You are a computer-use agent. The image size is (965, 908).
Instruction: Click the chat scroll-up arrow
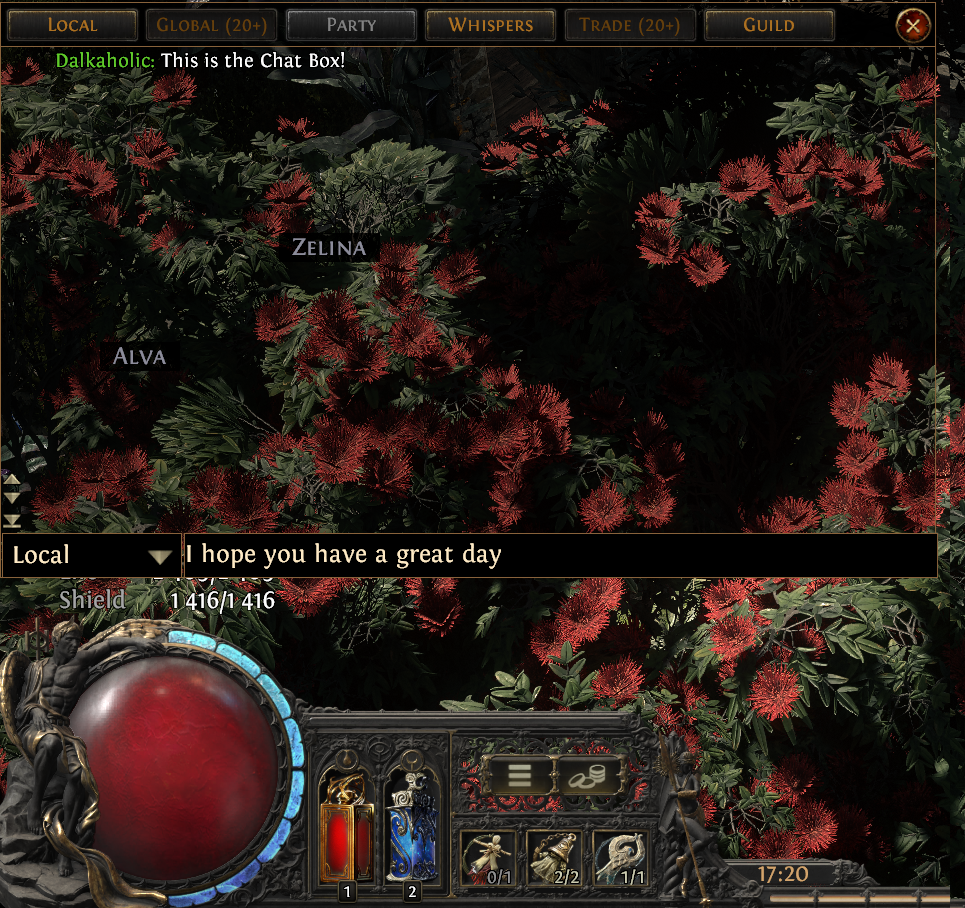pos(12,479)
